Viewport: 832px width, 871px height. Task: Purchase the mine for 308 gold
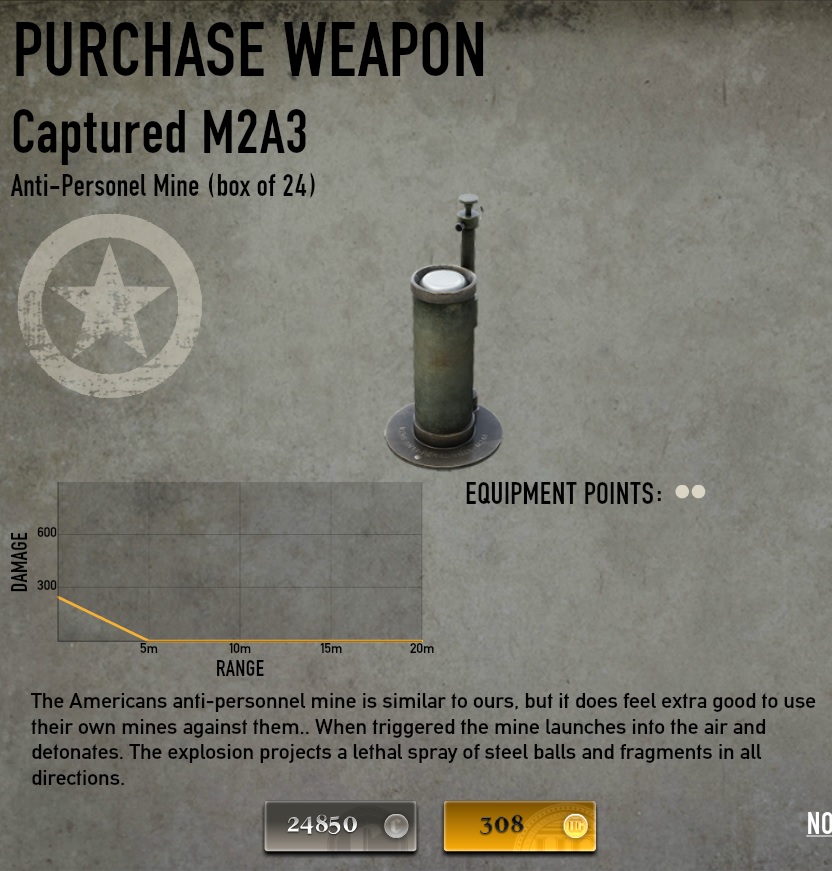(x=519, y=826)
